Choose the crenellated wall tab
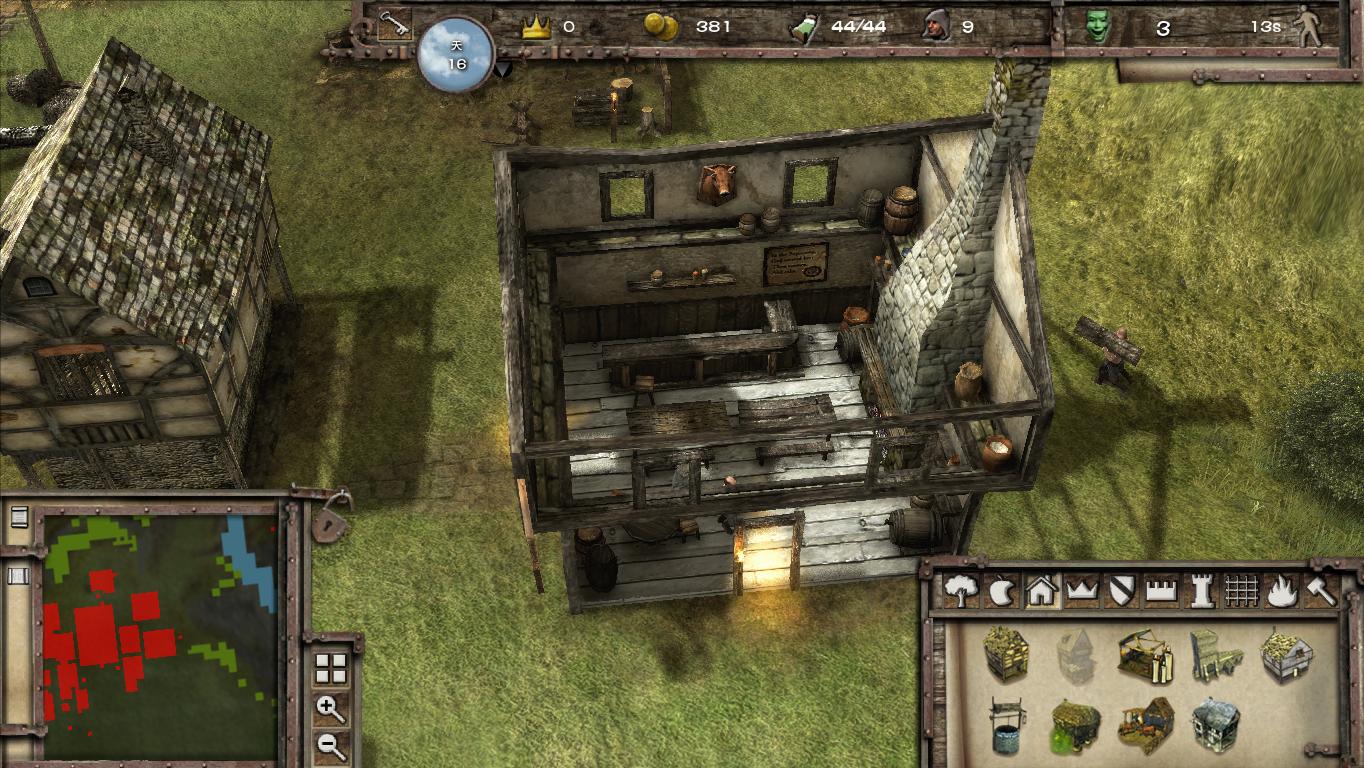Image resolution: width=1364 pixels, height=768 pixels. (1160, 591)
